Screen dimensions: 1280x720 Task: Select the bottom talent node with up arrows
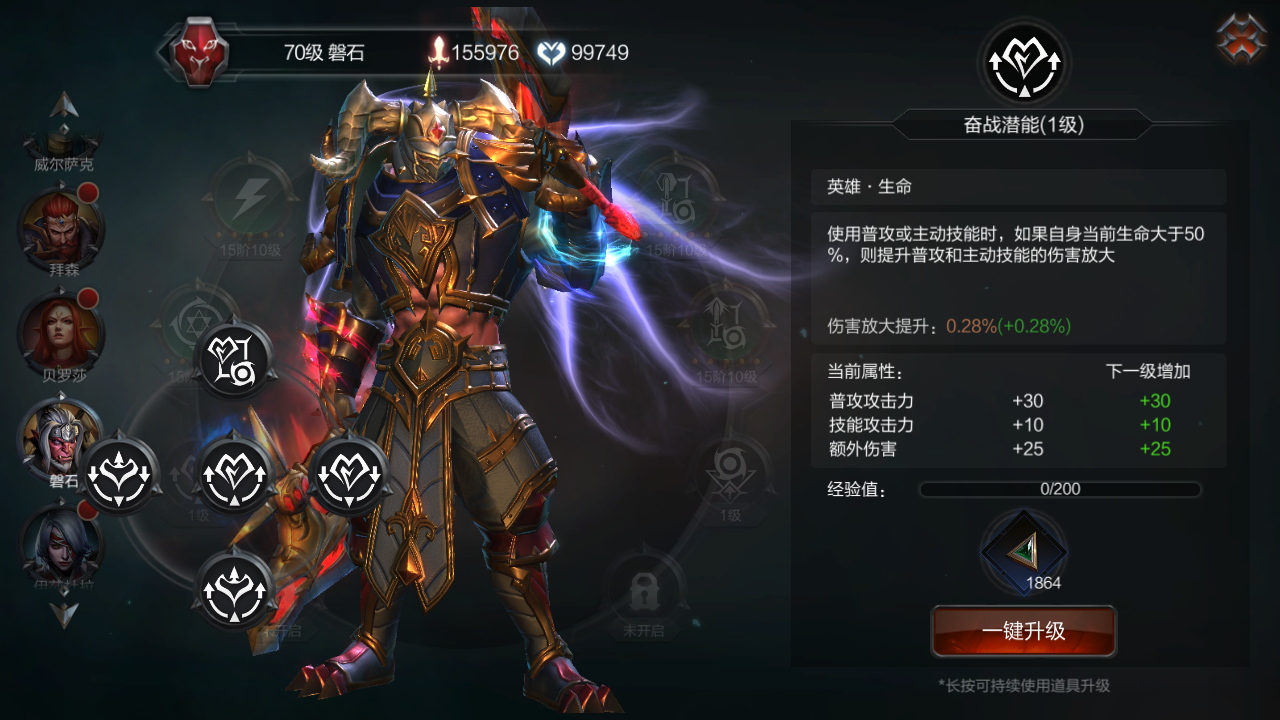(234, 589)
